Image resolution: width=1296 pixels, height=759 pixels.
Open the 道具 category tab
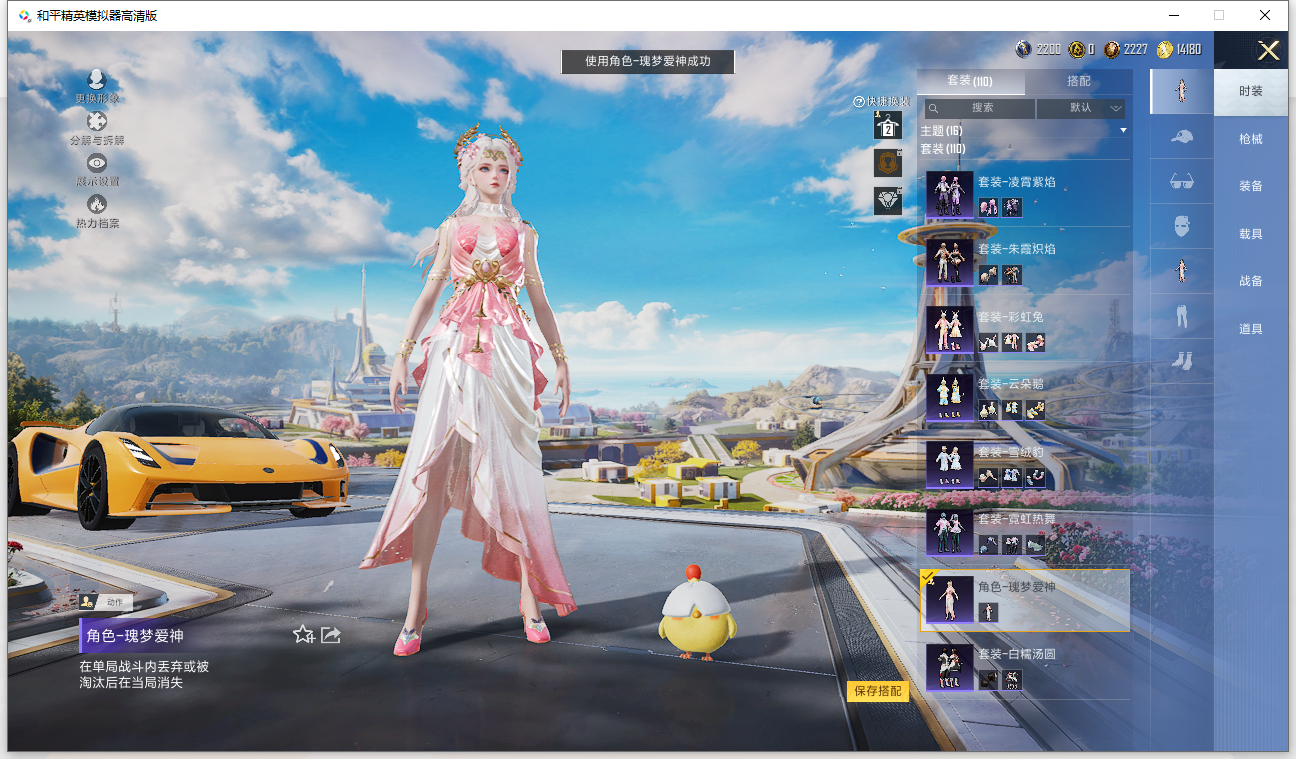click(x=1250, y=329)
